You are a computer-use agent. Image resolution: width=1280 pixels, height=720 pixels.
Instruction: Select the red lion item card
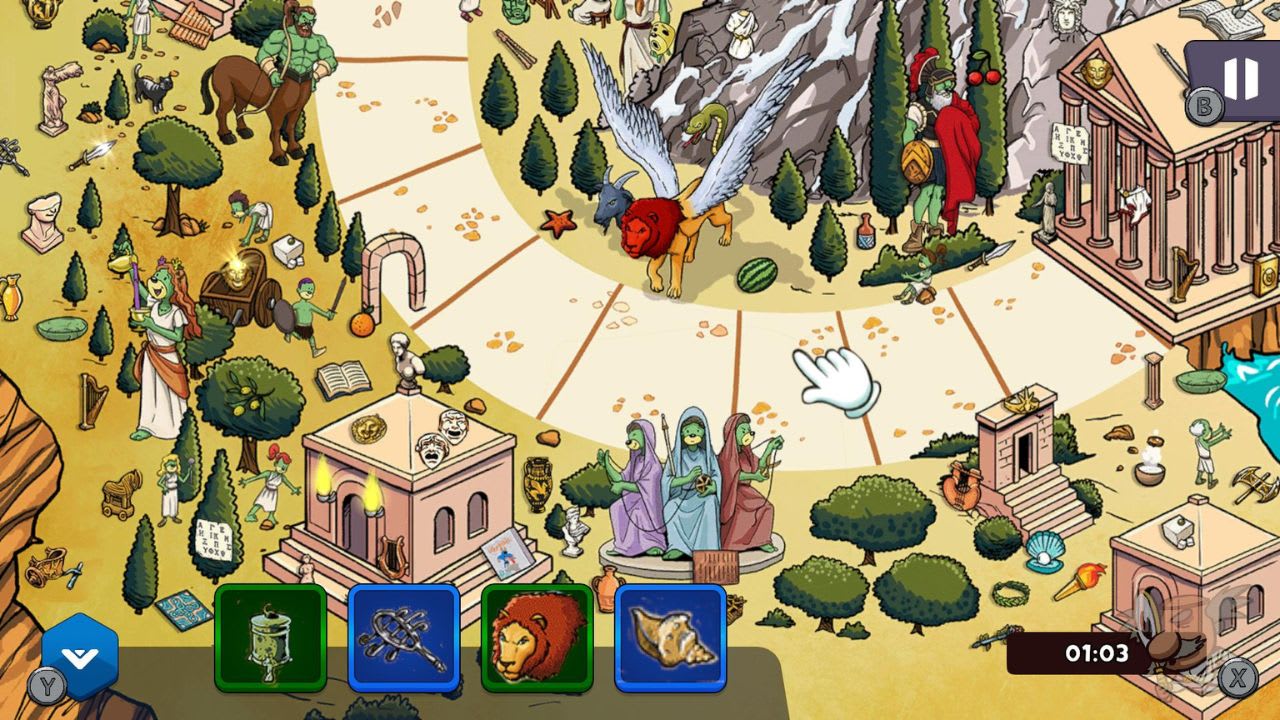click(x=537, y=640)
